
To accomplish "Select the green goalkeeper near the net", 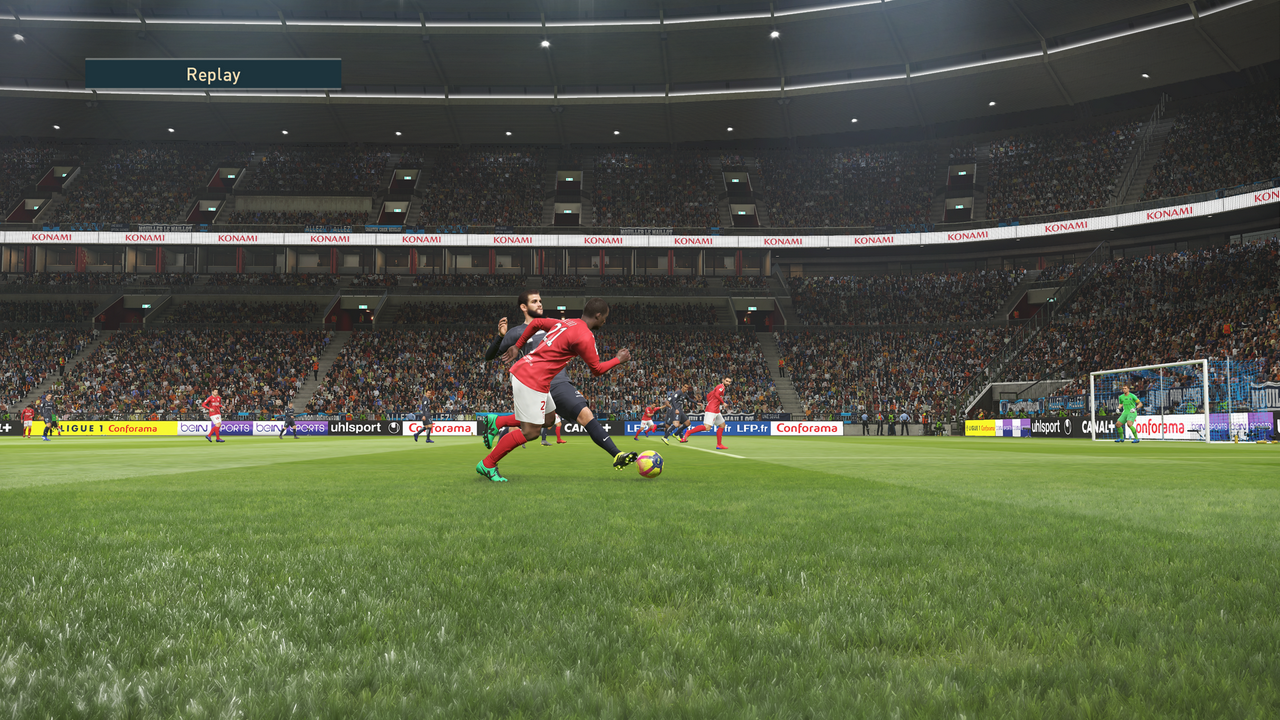I will coord(1130,403).
